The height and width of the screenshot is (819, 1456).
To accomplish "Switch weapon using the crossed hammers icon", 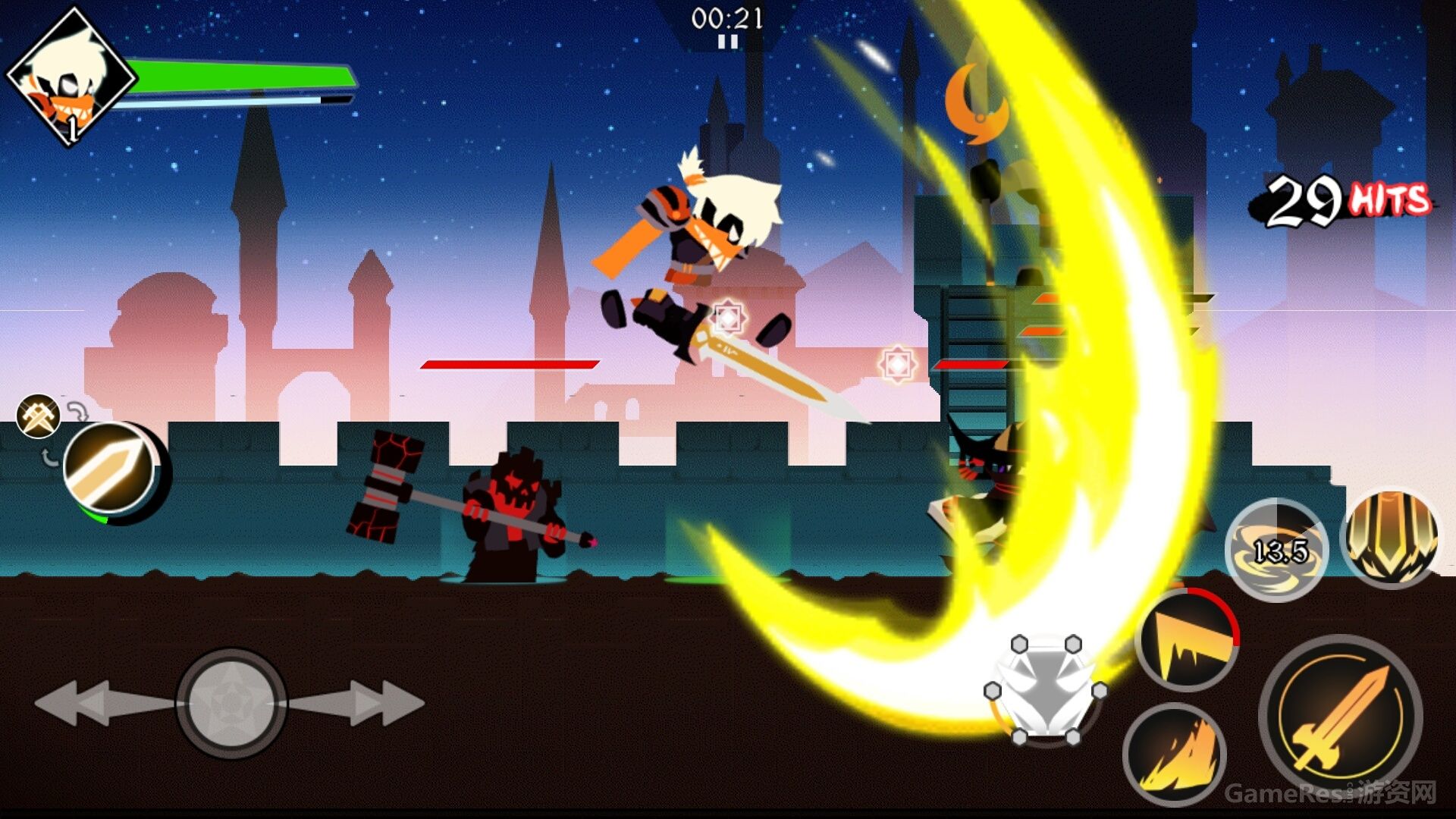I will click(x=39, y=416).
